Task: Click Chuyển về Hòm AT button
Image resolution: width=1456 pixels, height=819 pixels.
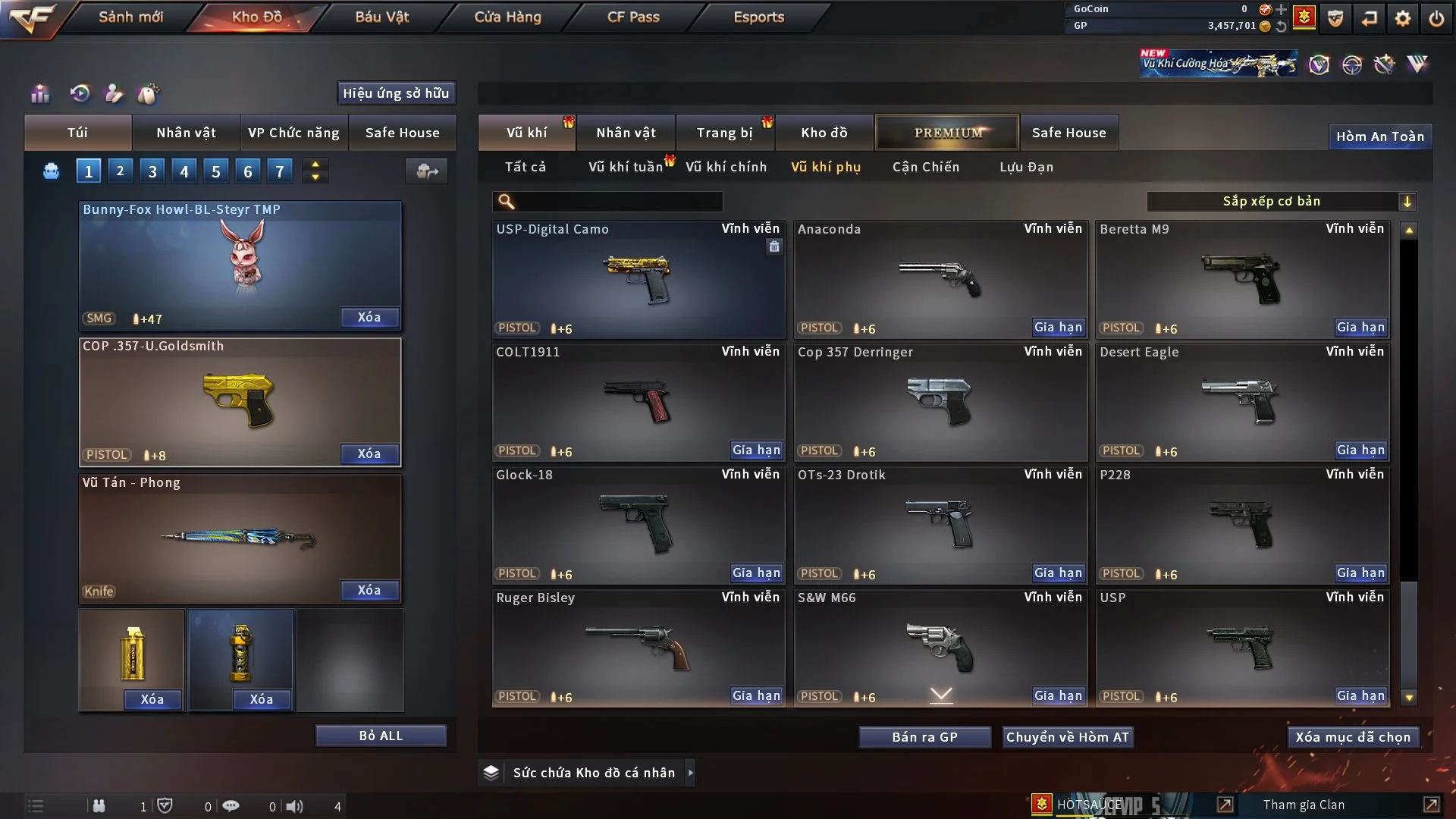Action: pyautogui.click(x=1068, y=737)
